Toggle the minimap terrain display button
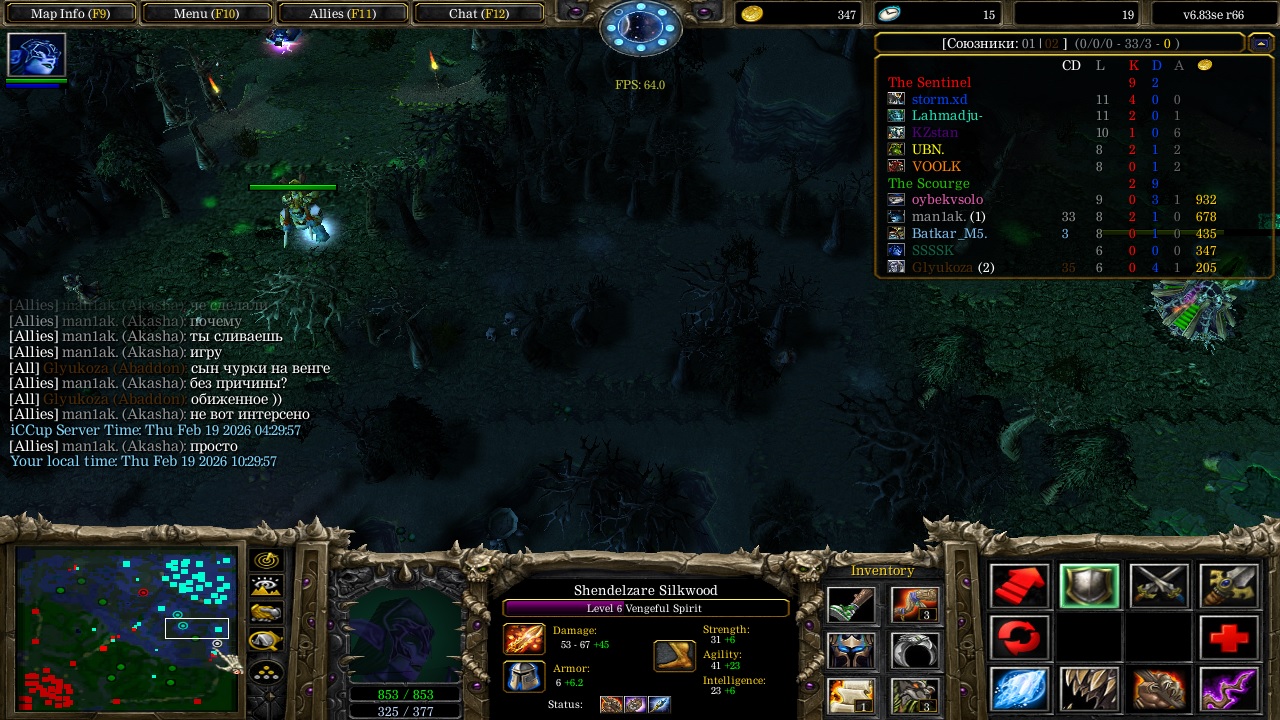1280x720 pixels. [x=267, y=587]
